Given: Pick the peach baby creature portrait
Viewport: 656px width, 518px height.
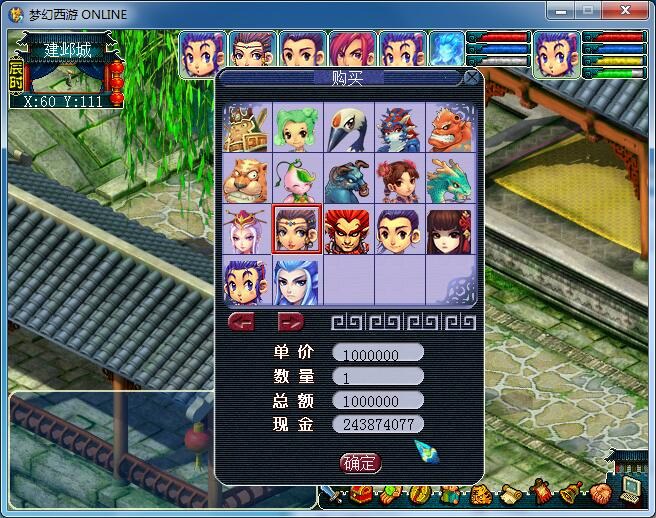Looking at the screenshot, I should (x=297, y=178).
